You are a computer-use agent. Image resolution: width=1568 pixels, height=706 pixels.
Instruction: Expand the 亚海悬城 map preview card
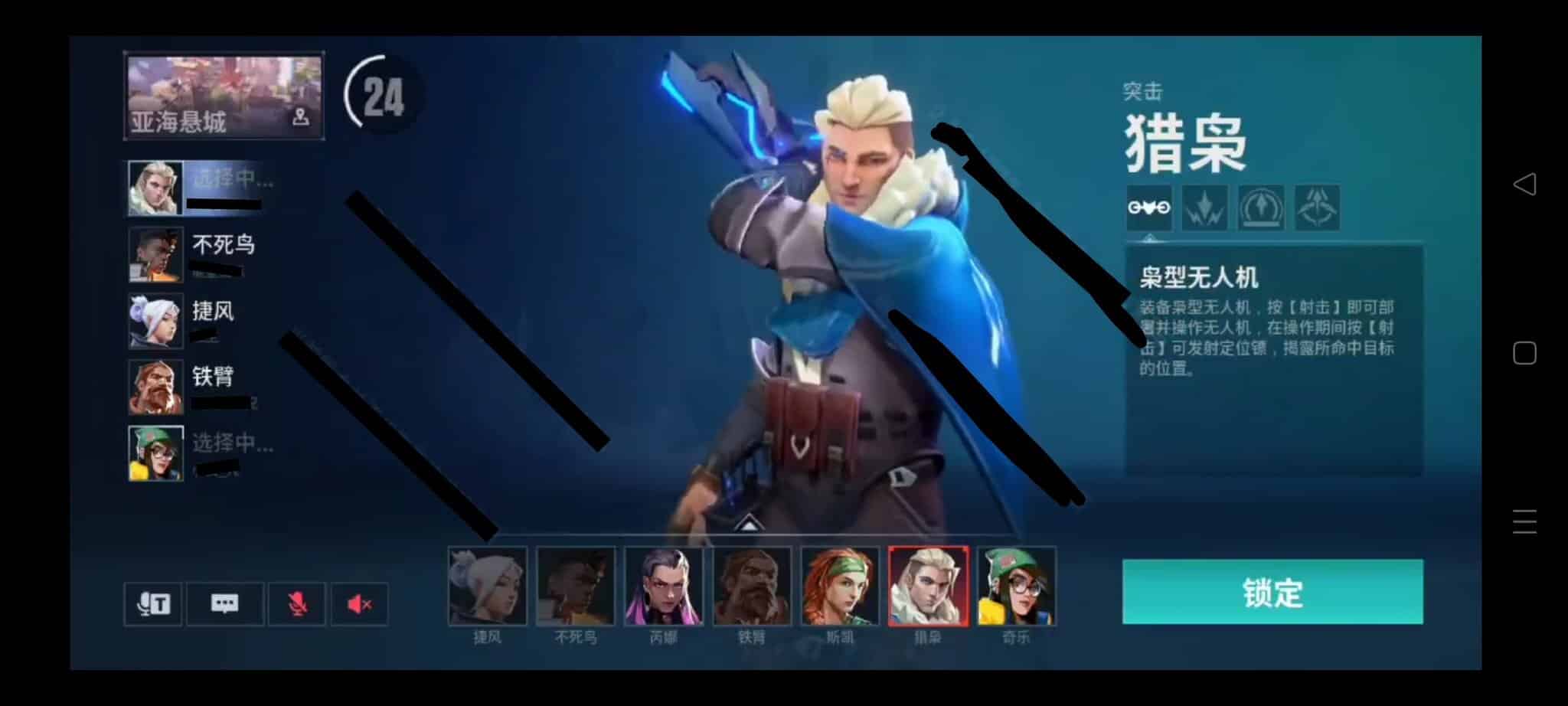224,95
